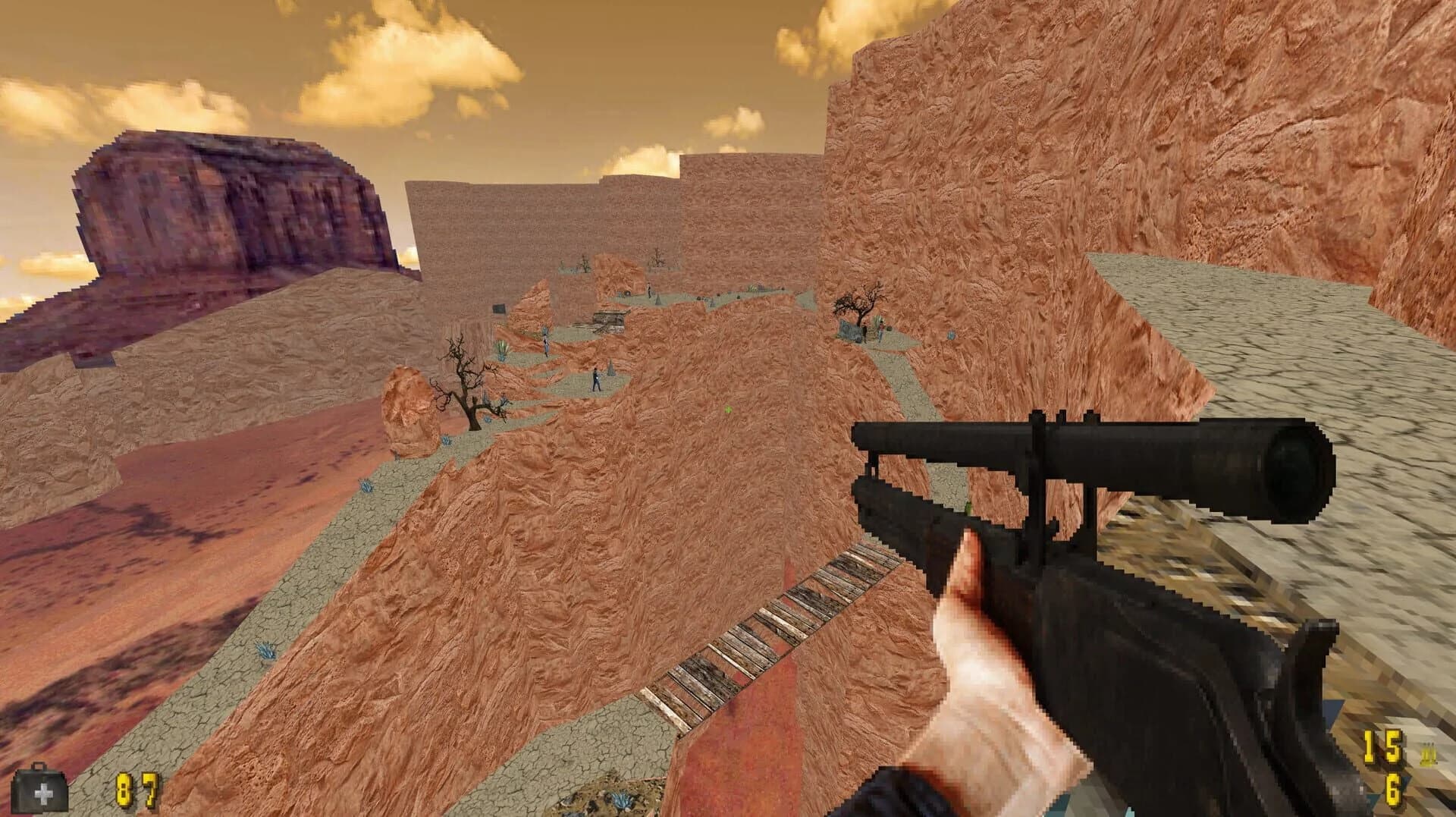Click the distant enemy on the canyon path
Image resolution: width=1456 pixels, height=817 pixels.
[x=595, y=379]
